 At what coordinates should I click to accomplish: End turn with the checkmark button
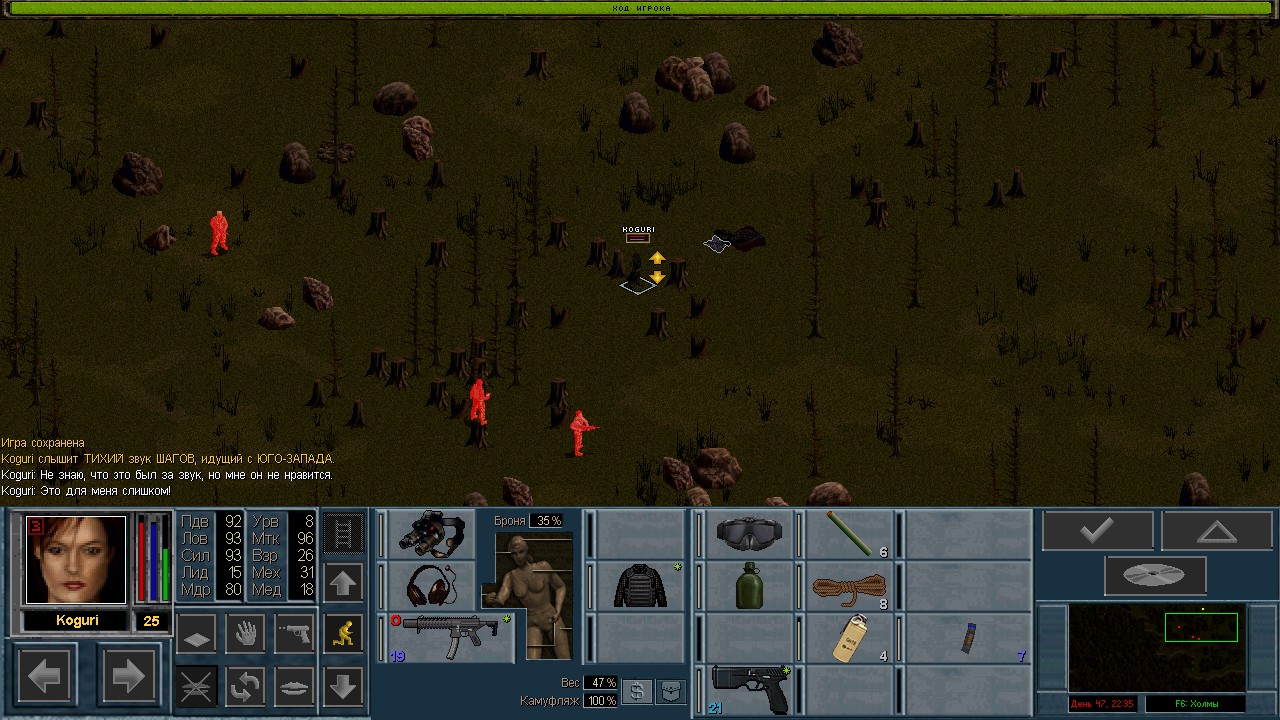pos(1098,531)
